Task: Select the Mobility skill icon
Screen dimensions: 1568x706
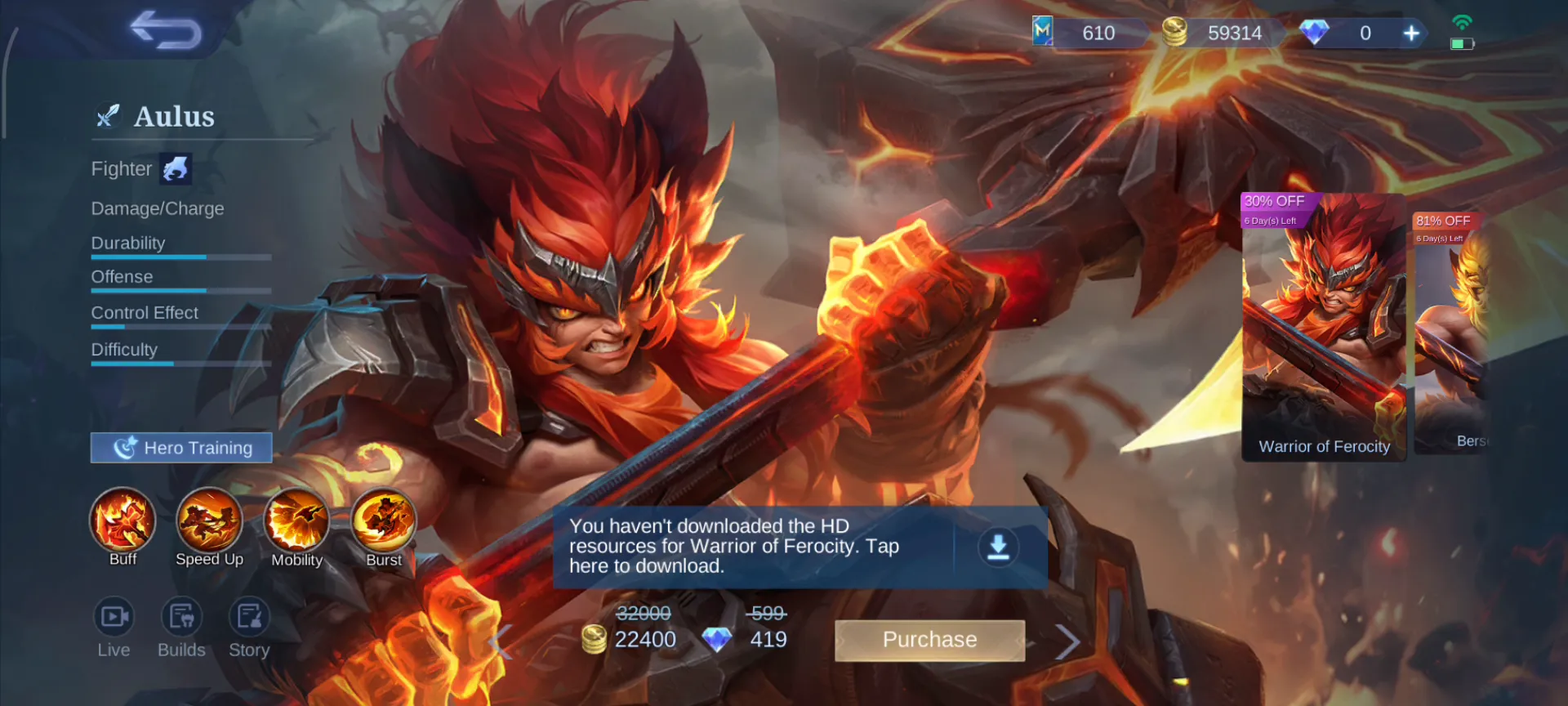Action: pyautogui.click(x=296, y=520)
